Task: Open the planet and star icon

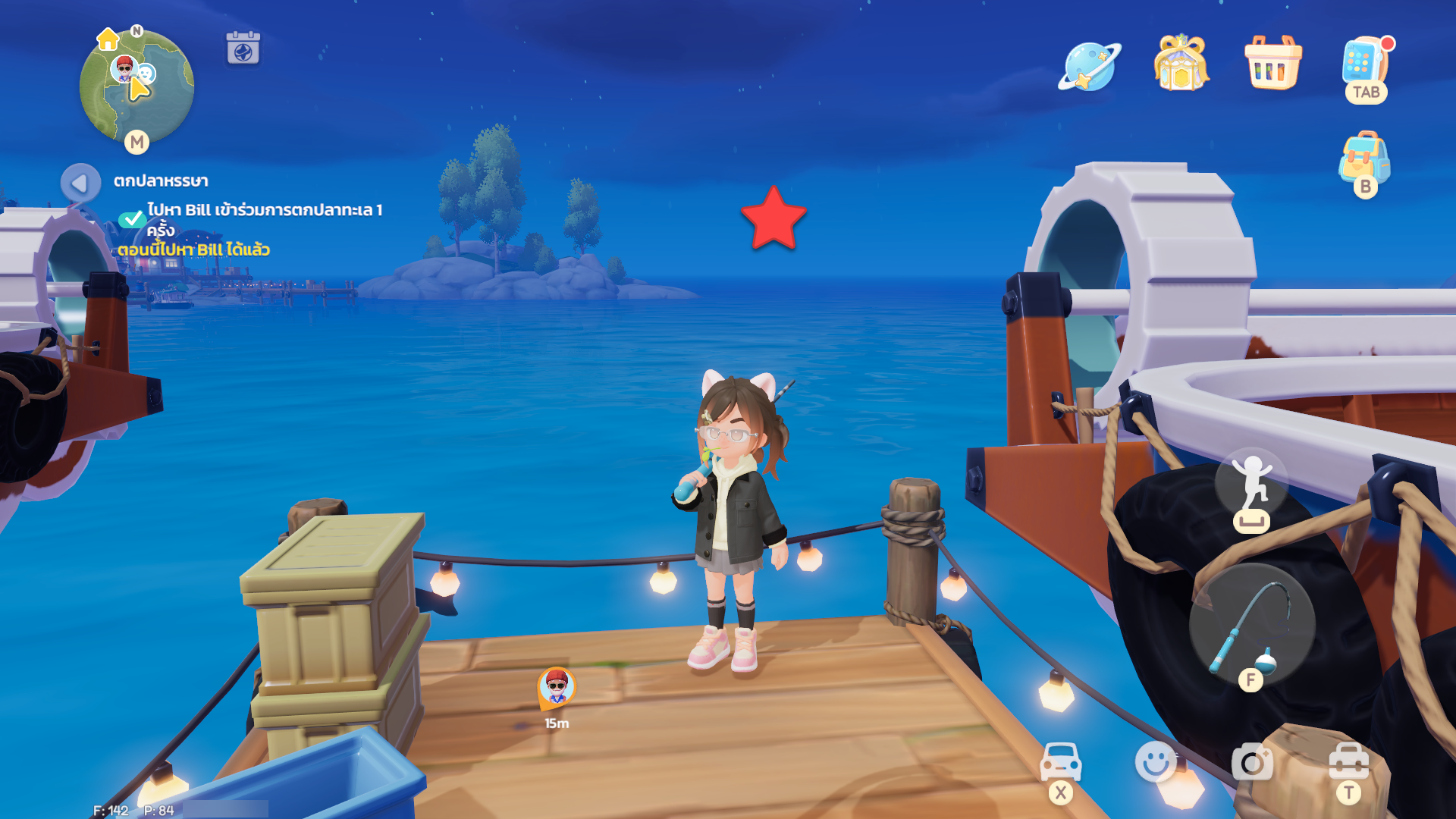Action: 1090,67
